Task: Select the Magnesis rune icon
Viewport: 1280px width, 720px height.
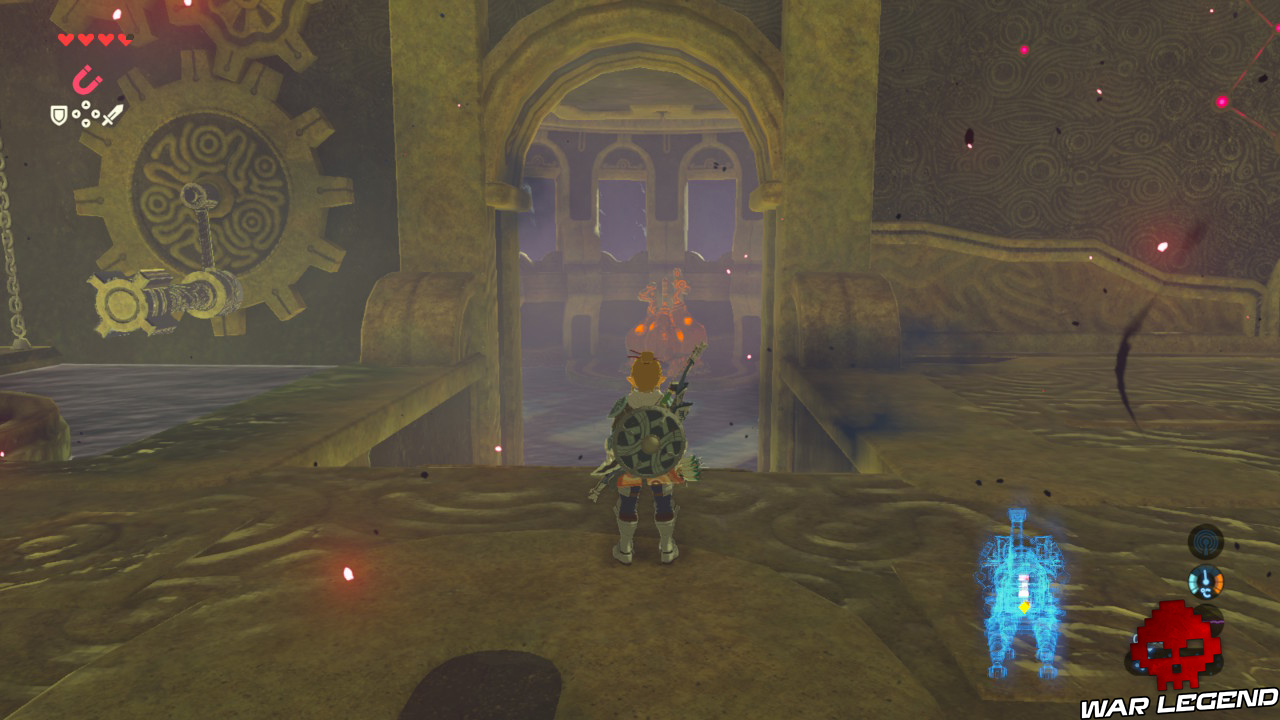Action: (x=85, y=79)
